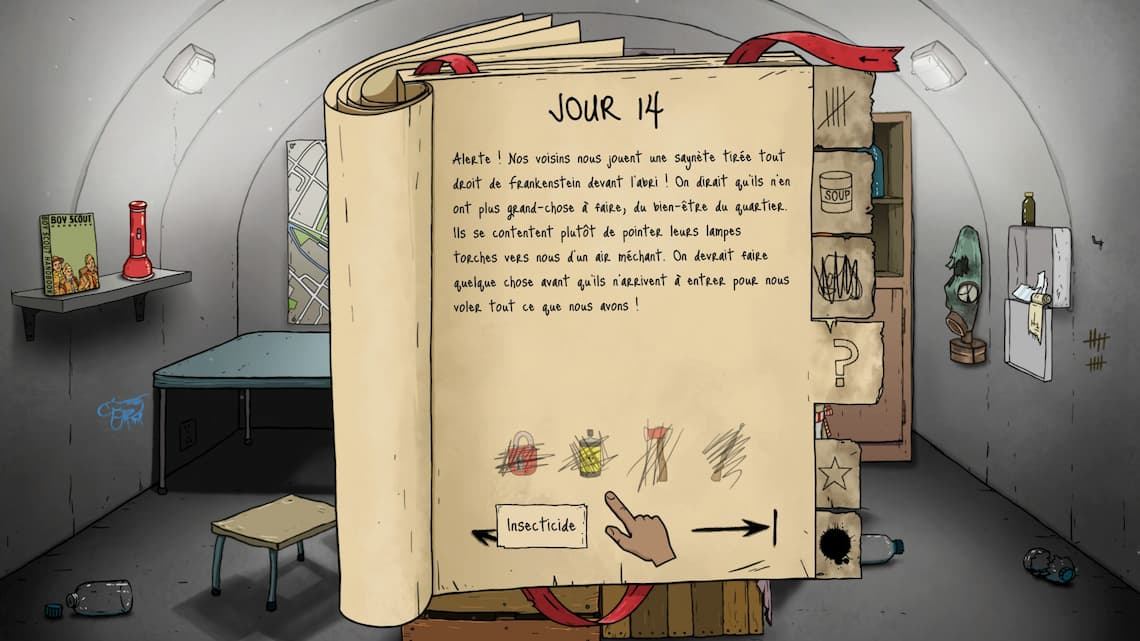The height and width of the screenshot is (641, 1140).
Task: Show the question mark tab
Action: (x=843, y=362)
